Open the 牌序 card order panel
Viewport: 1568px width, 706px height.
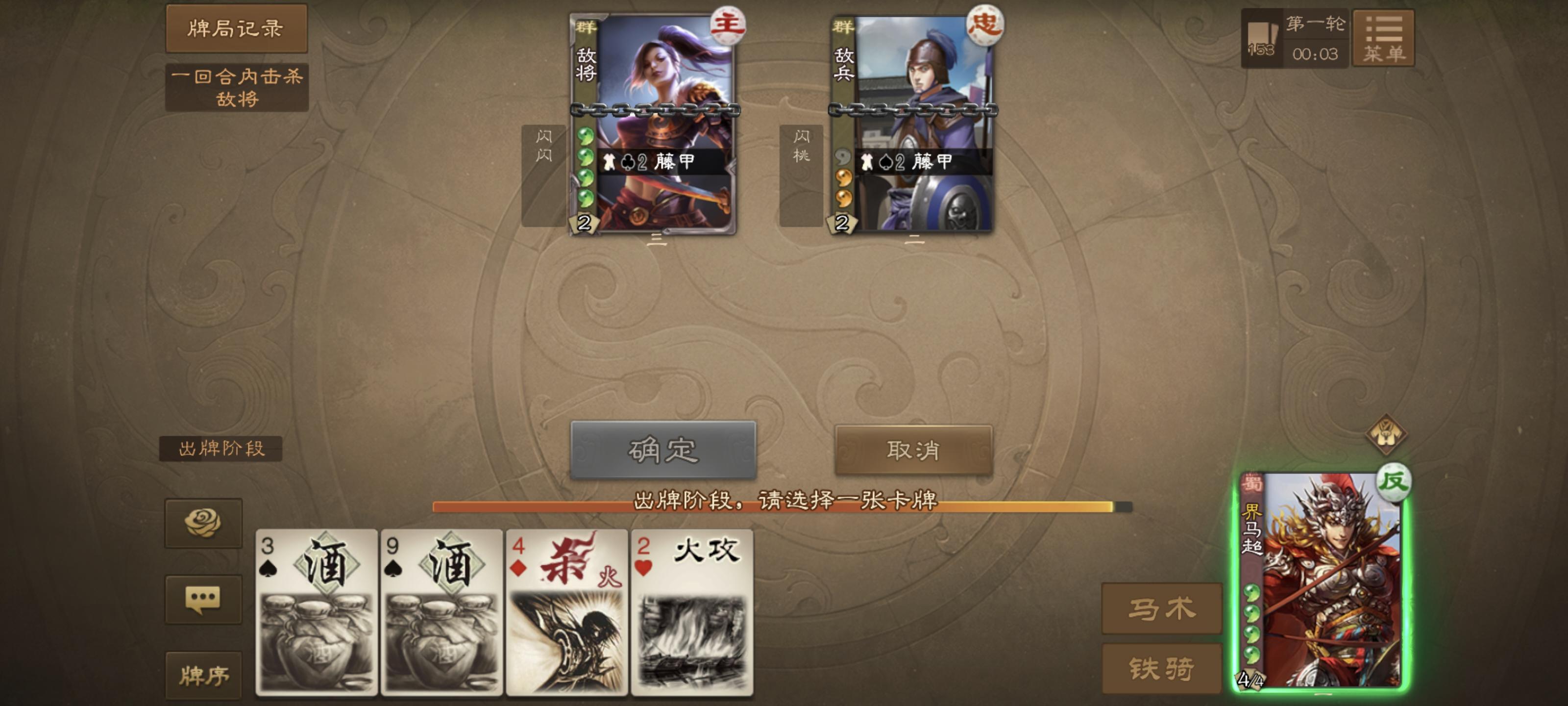pos(204,676)
